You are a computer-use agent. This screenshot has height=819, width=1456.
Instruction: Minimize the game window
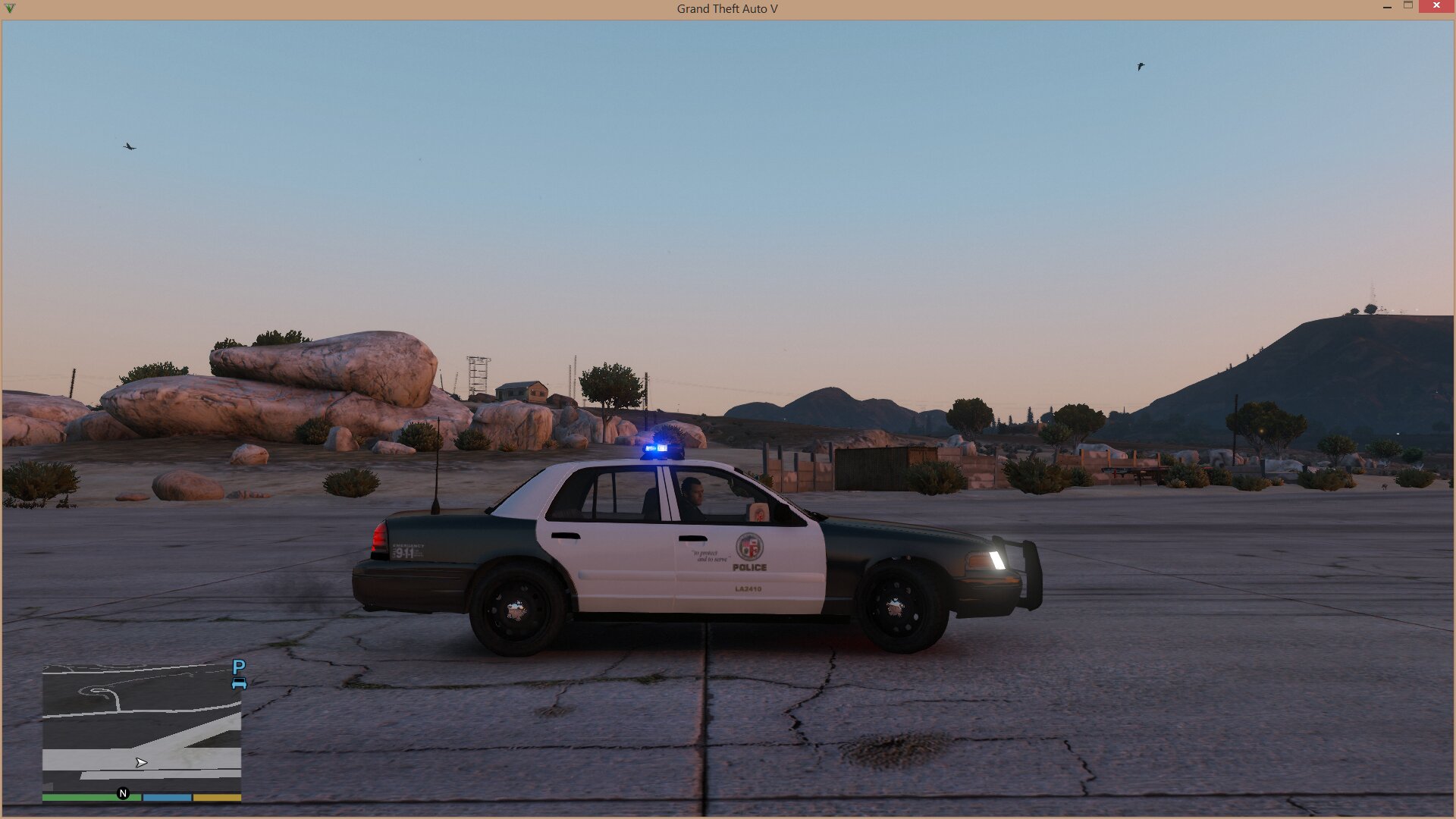click(1387, 7)
